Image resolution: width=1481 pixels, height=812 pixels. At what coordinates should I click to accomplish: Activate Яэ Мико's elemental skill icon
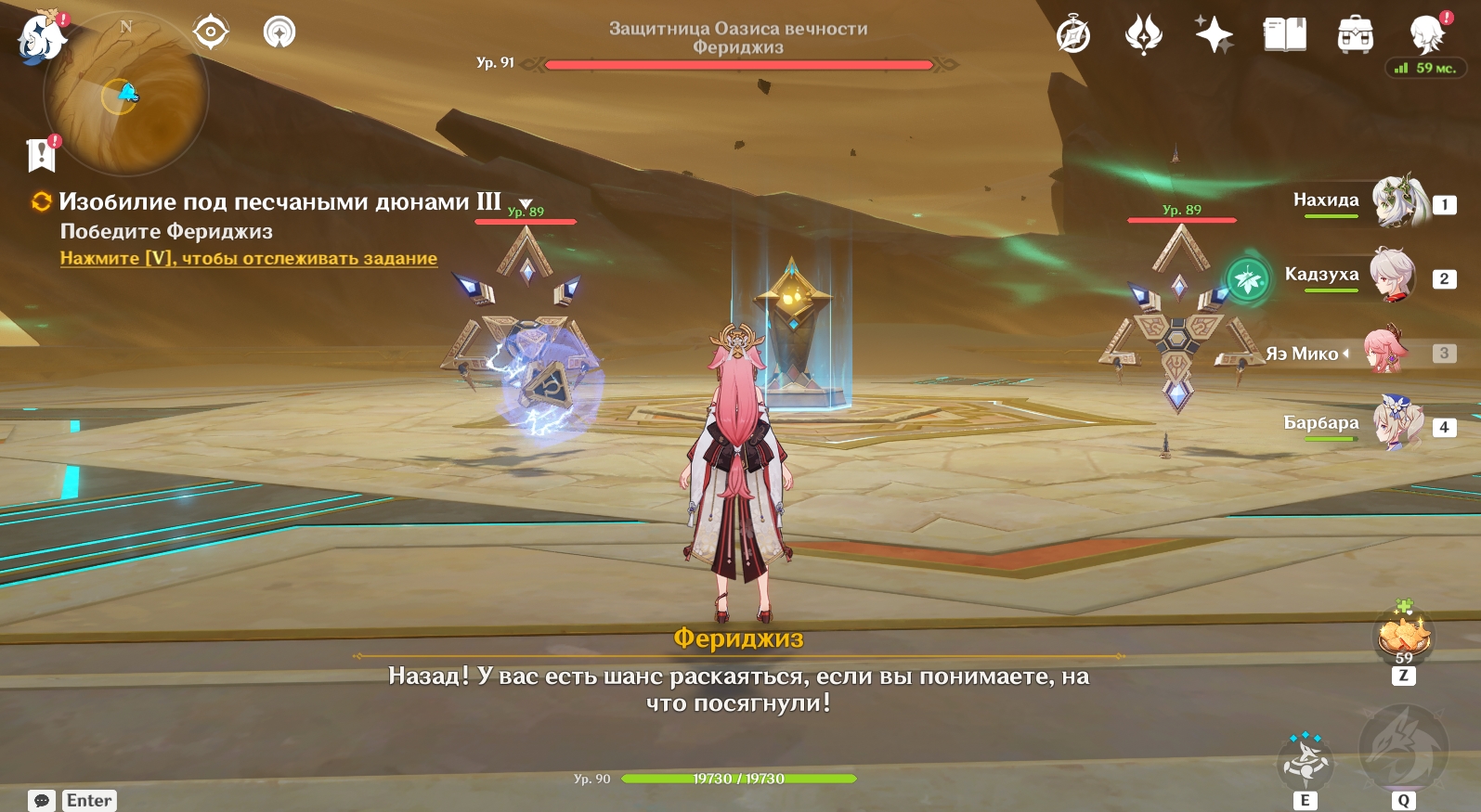point(1306,763)
